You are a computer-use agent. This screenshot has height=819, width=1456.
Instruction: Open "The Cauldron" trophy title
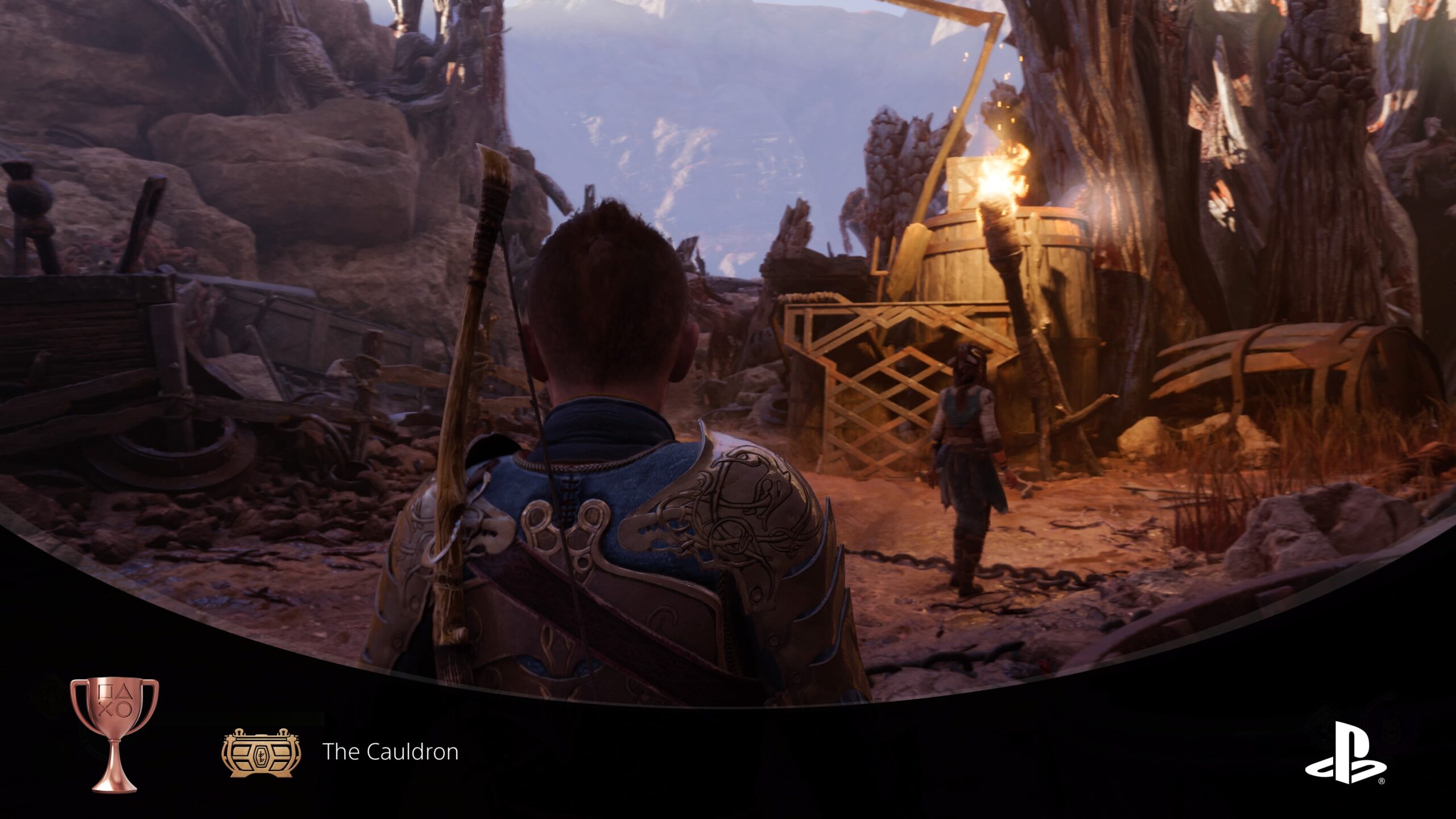(390, 752)
